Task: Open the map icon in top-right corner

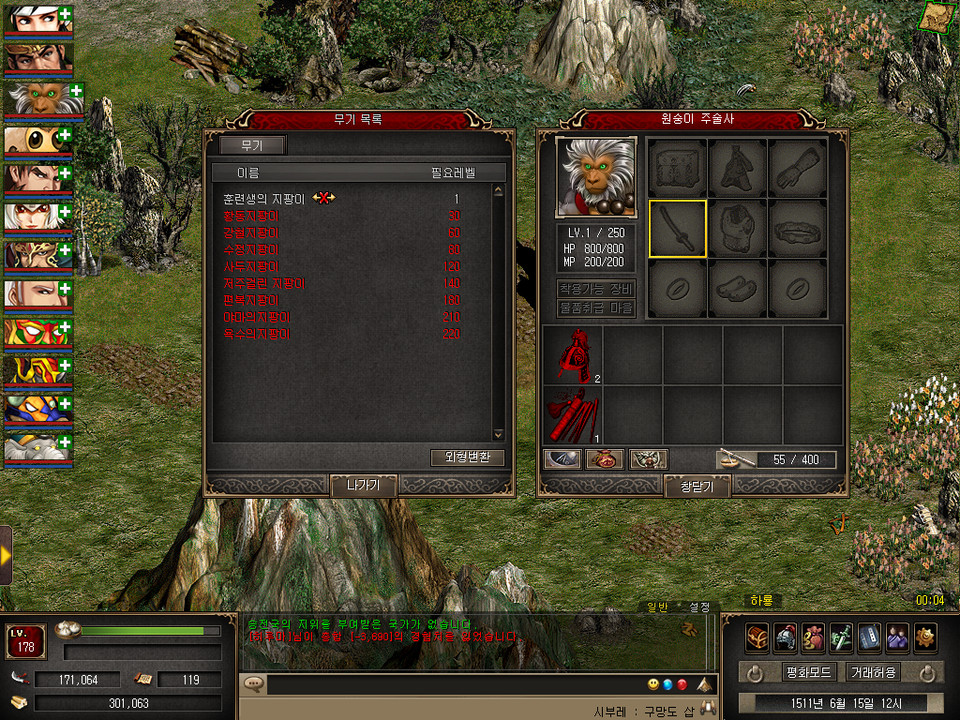Action: point(936,17)
